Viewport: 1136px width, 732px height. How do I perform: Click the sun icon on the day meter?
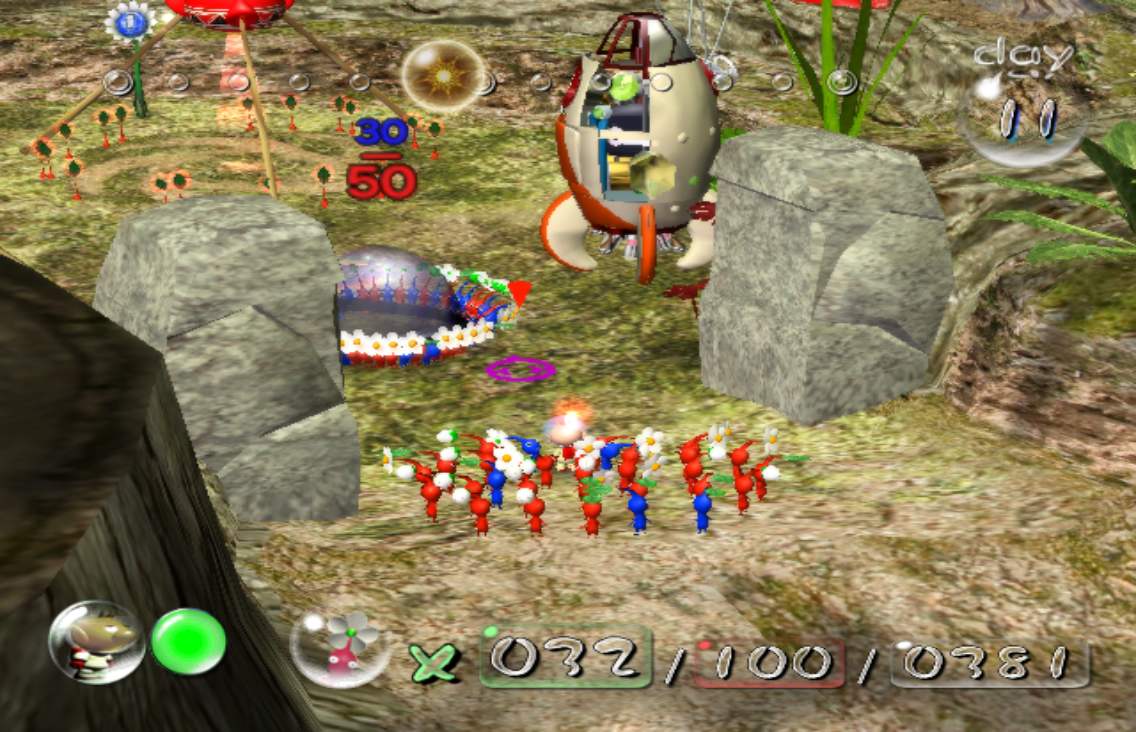[x=443, y=75]
